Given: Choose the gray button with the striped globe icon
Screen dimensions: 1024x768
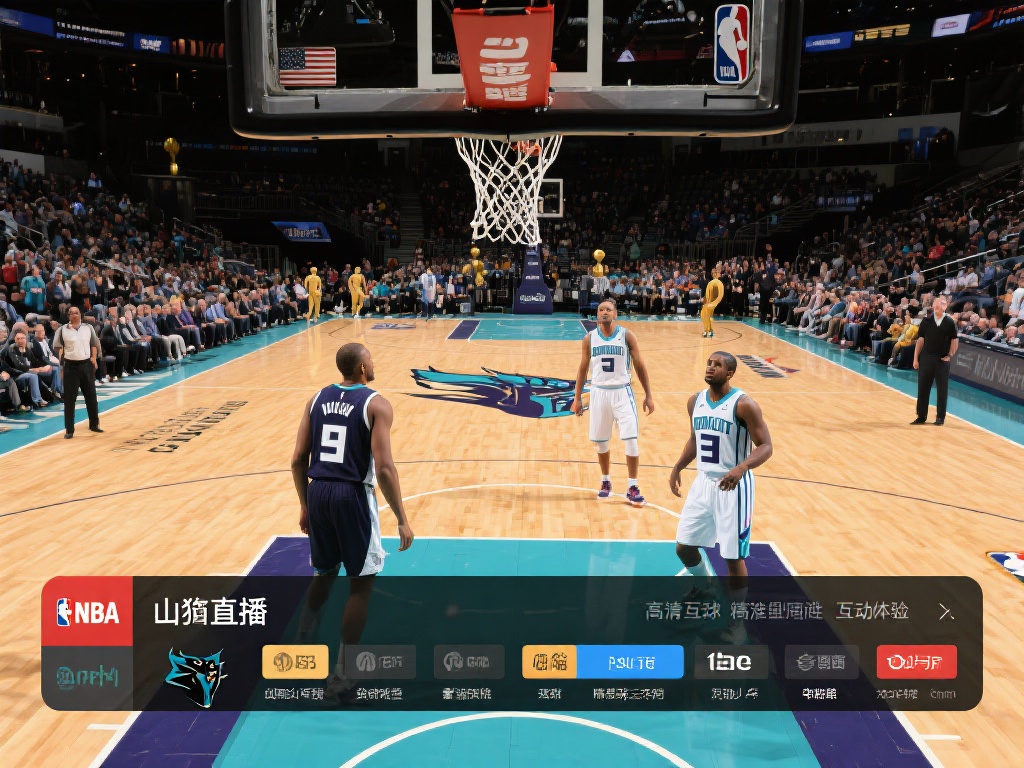Looking at the screenshot, I should (x=821, y=661).
